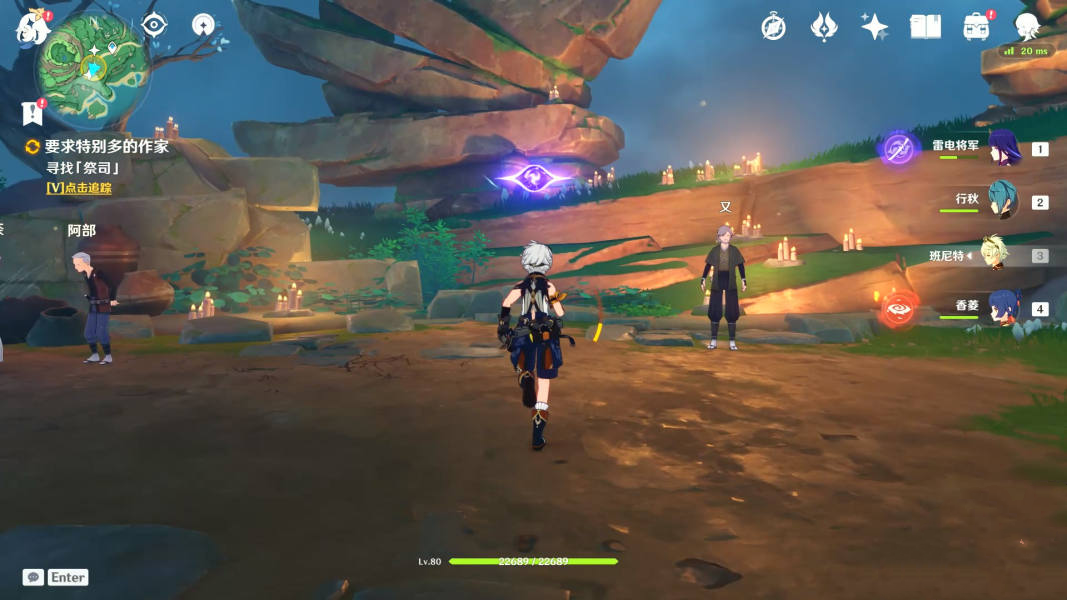Screen dimensions: 1067x600
Task: Open the bag icon with red alert
Action: [976, 27]
